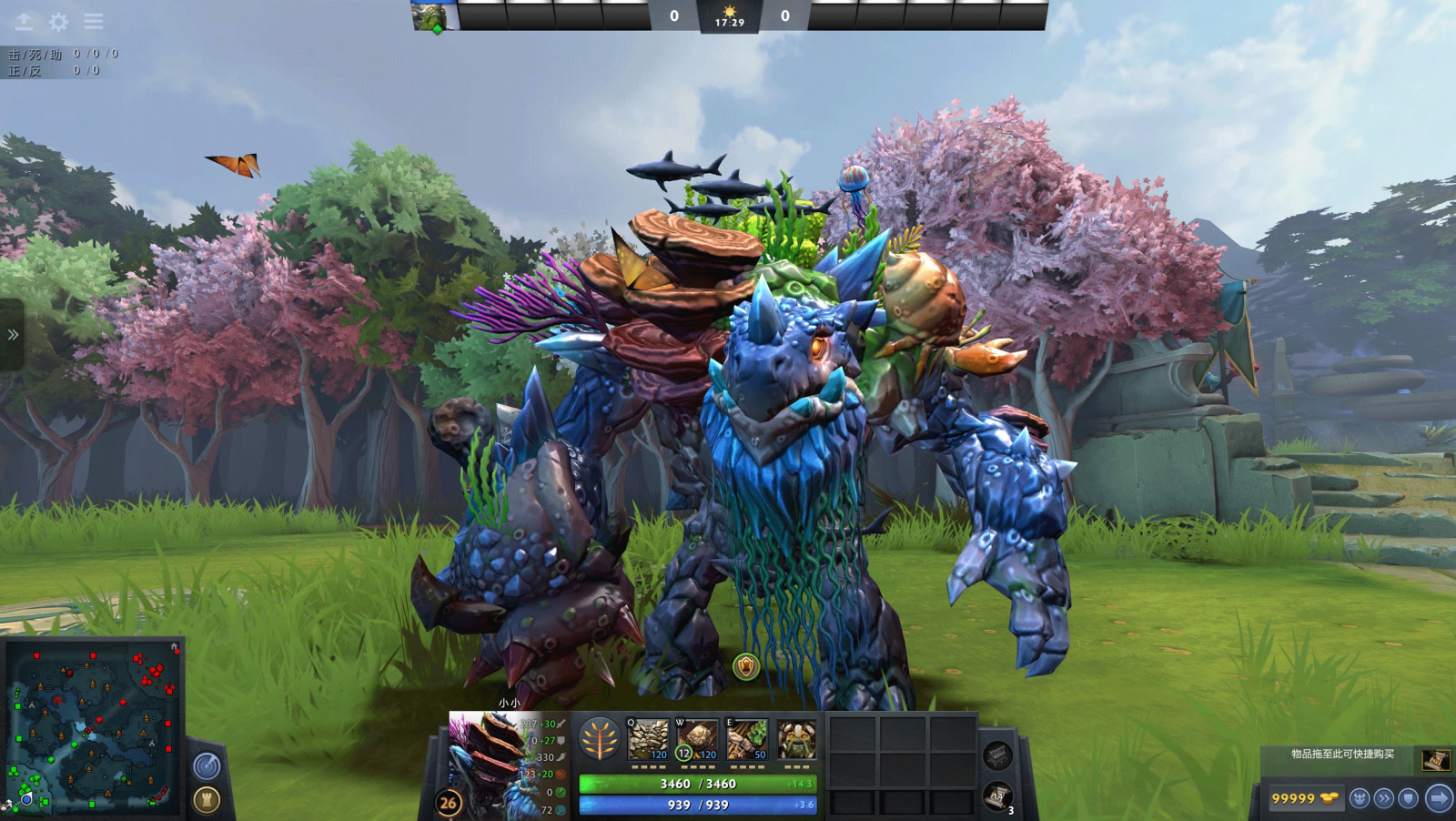Cast Tiny's Toss ability
The height and width of the screenshot is (821, 1456).
click(697, 739)
